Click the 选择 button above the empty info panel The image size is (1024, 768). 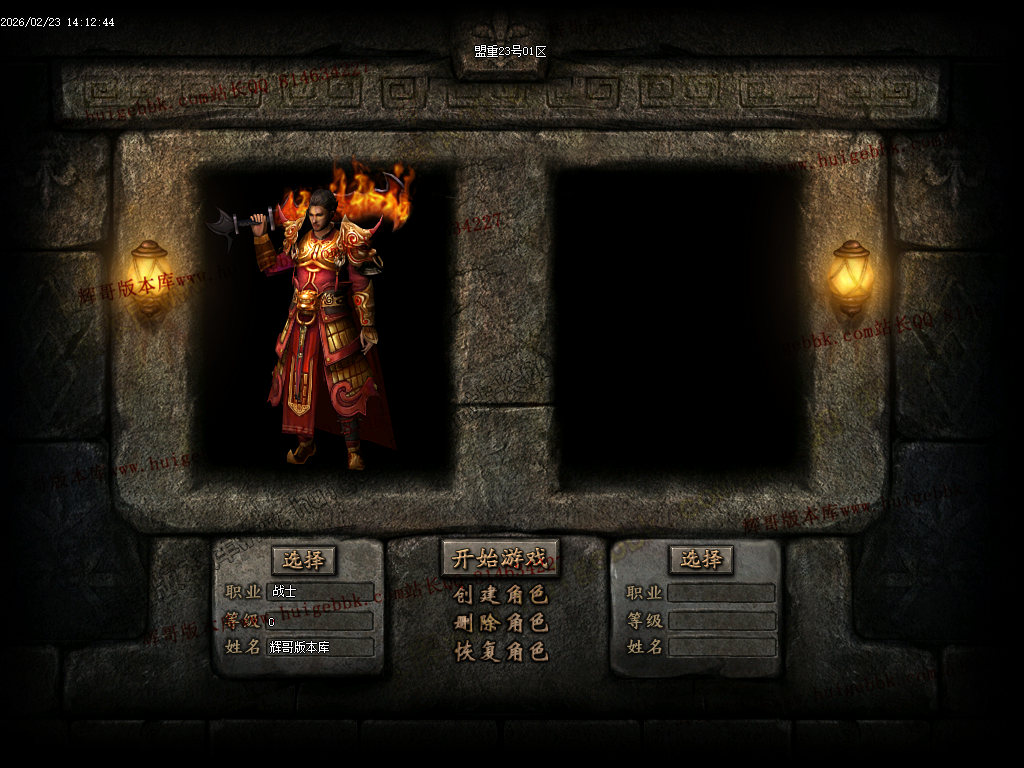click(x=701, y=560)
